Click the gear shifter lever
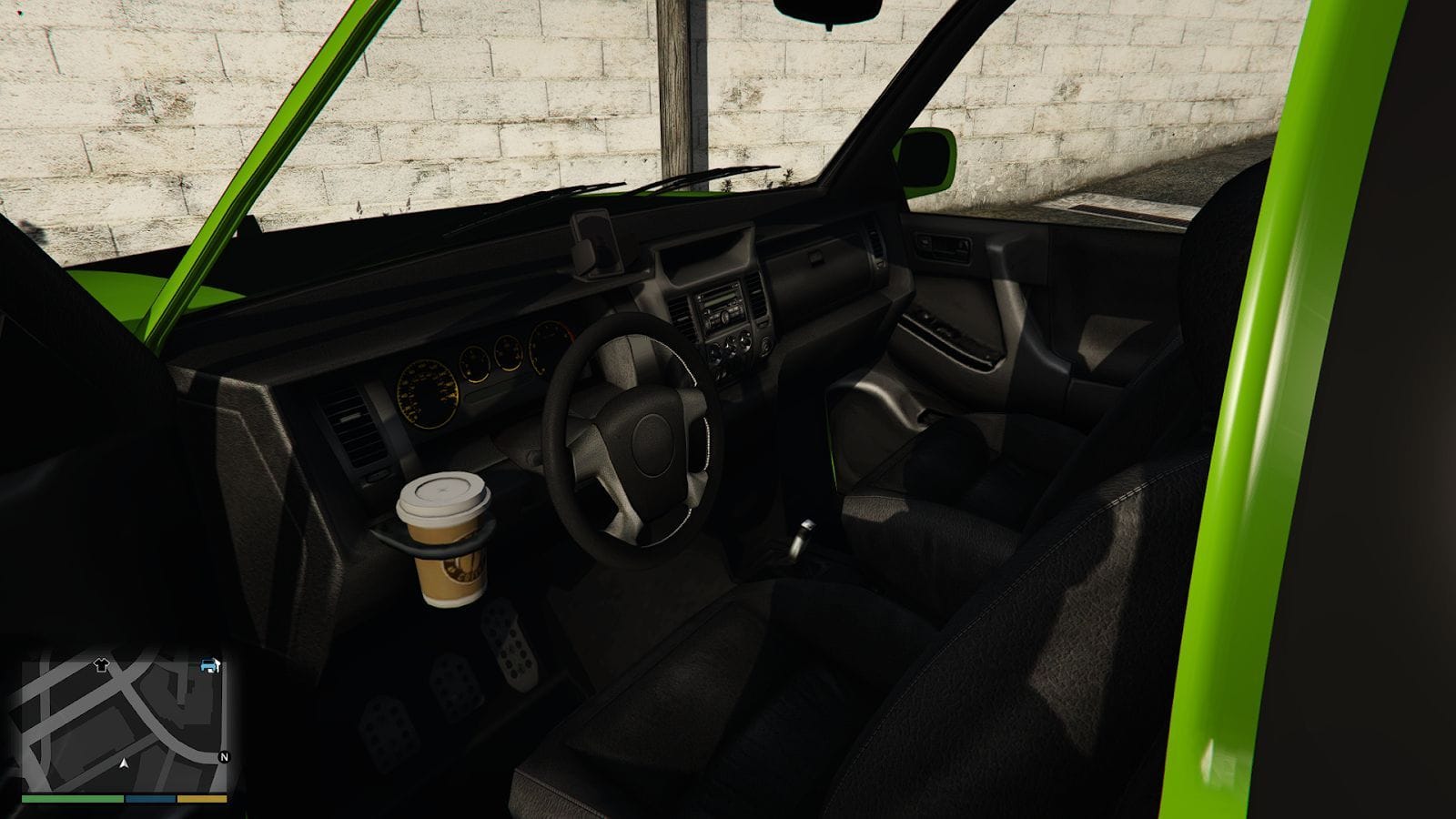 tap(801, 537)
